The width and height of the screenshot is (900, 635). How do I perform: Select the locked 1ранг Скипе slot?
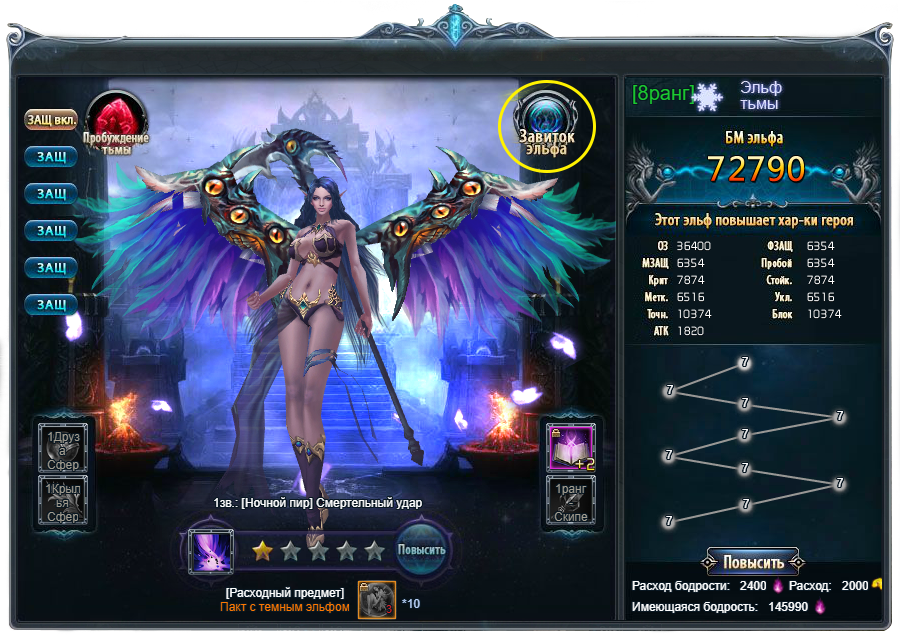[570, 500]
